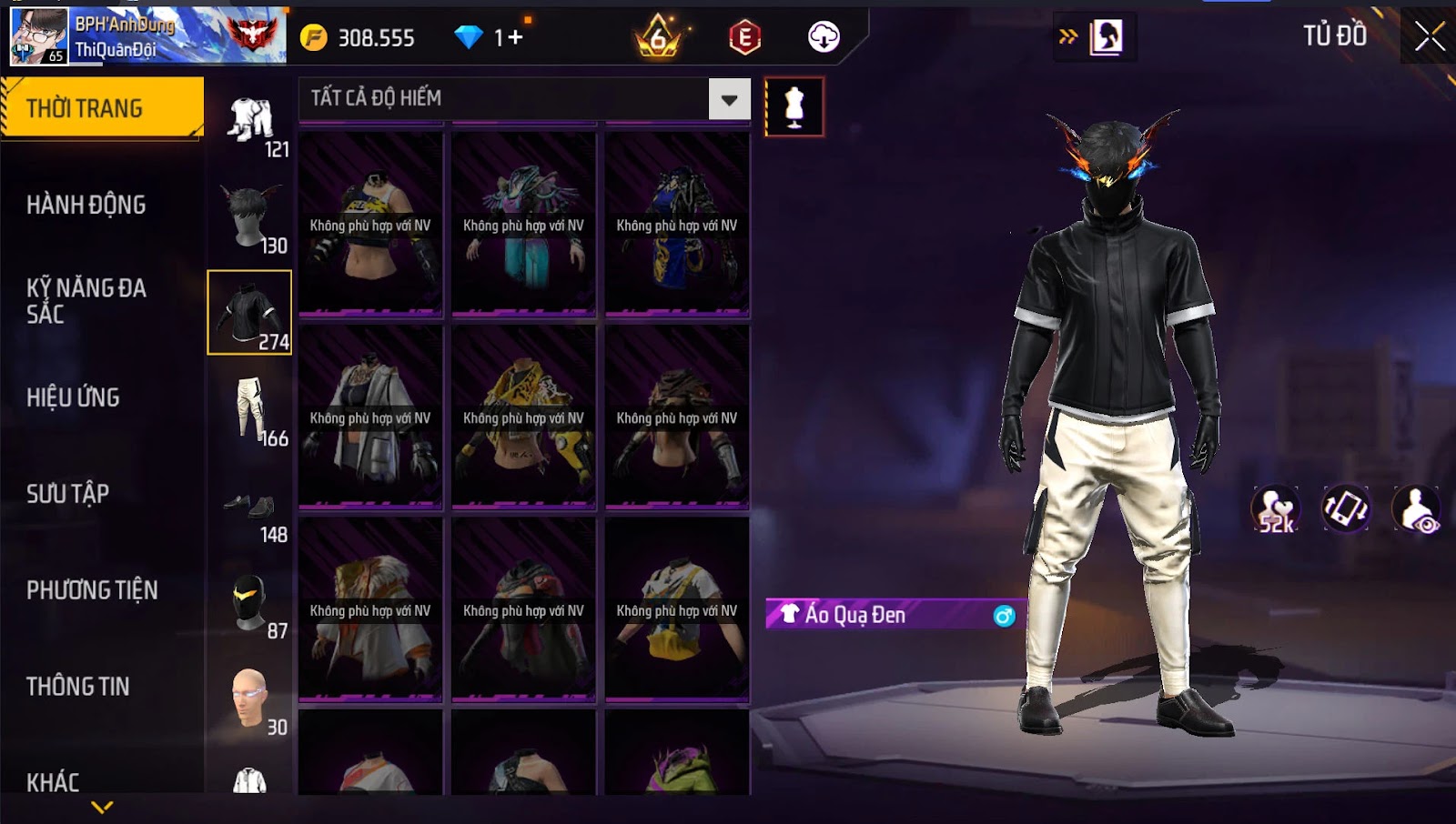Open the SƯU TẬP tab
Image resolution: width=1456 pixels, height=824 pixels.
(x=68, y=494)
